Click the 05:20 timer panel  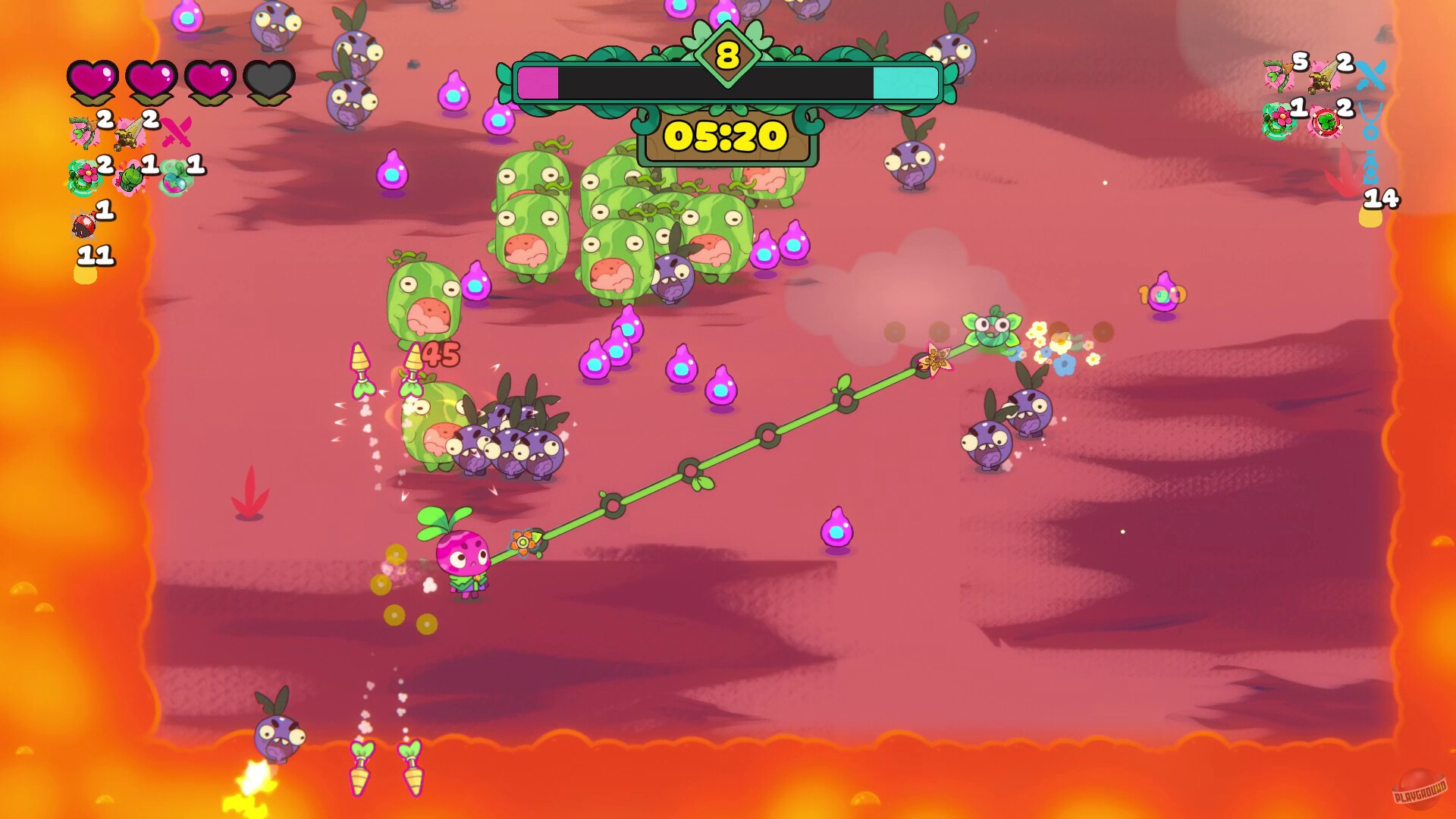coord(726,136)
